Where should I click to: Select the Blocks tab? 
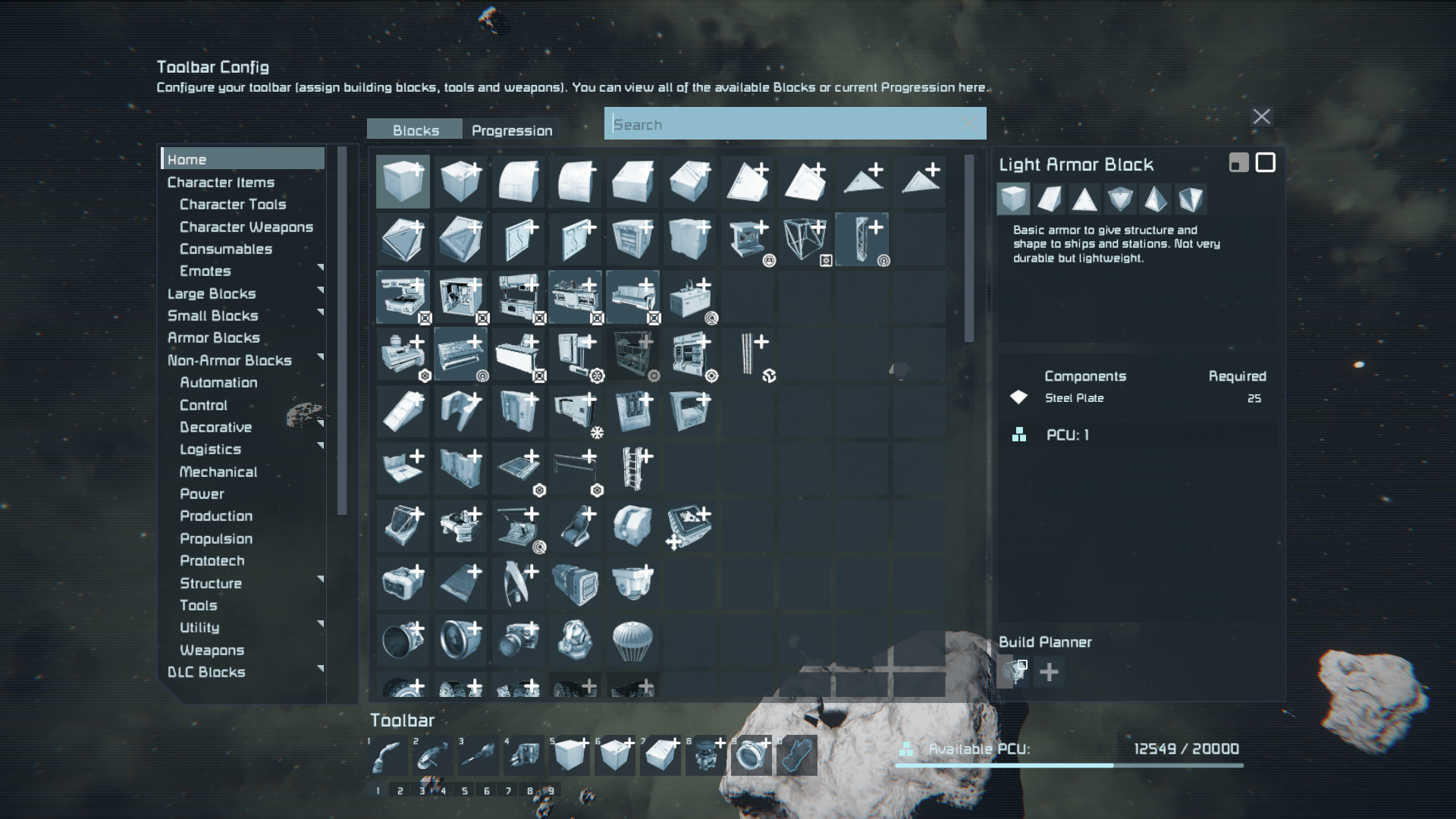[415, 130]
